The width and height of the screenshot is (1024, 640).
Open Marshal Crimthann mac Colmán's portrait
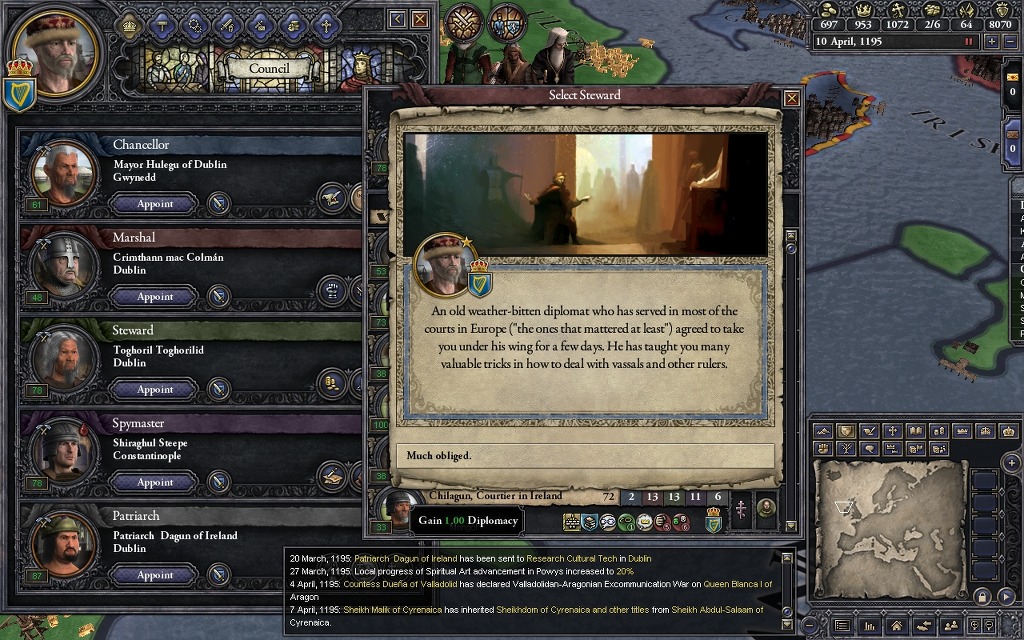click(56, 266)
